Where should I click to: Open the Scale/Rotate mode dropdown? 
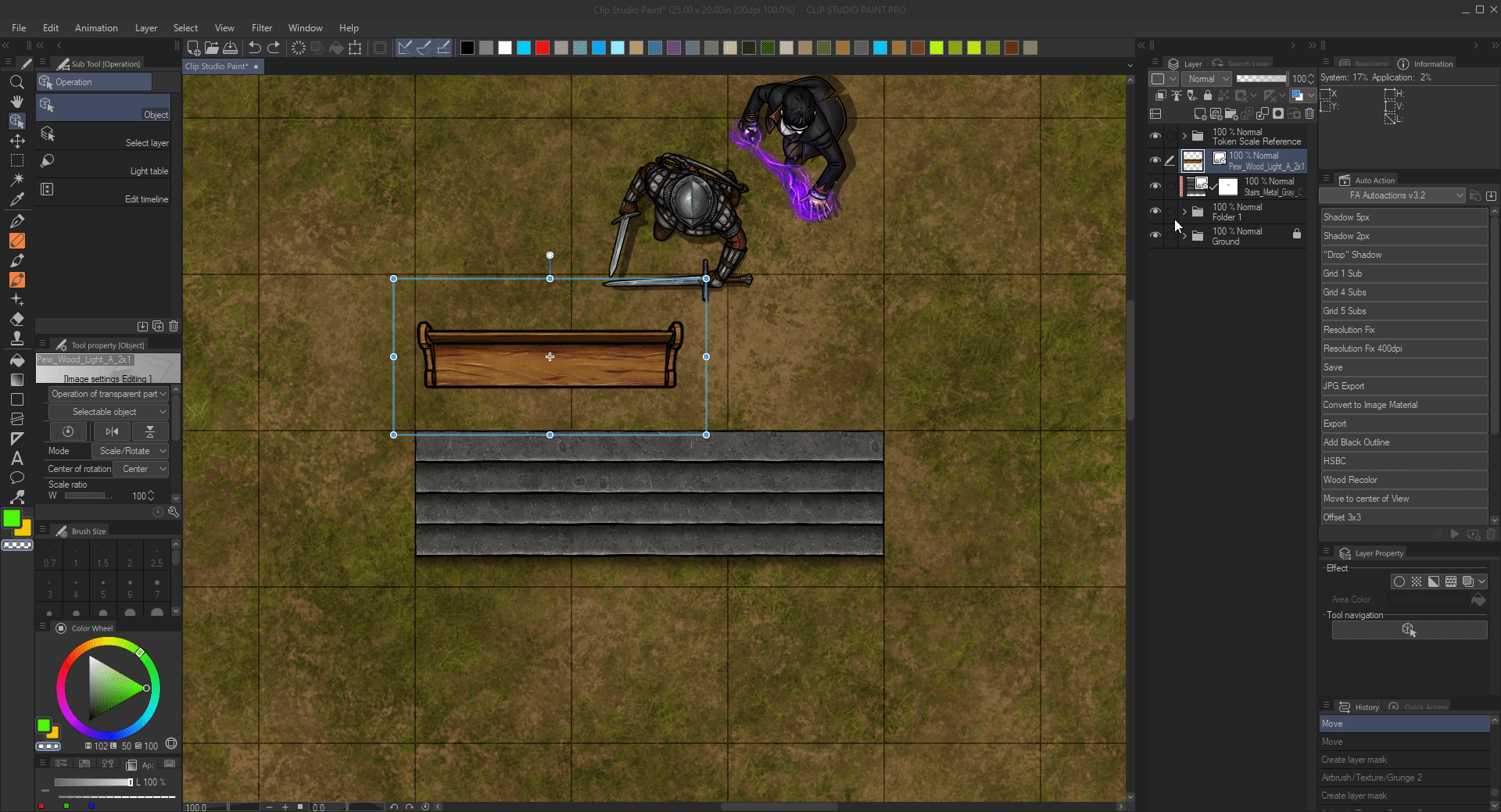click(x=130, y=451)
